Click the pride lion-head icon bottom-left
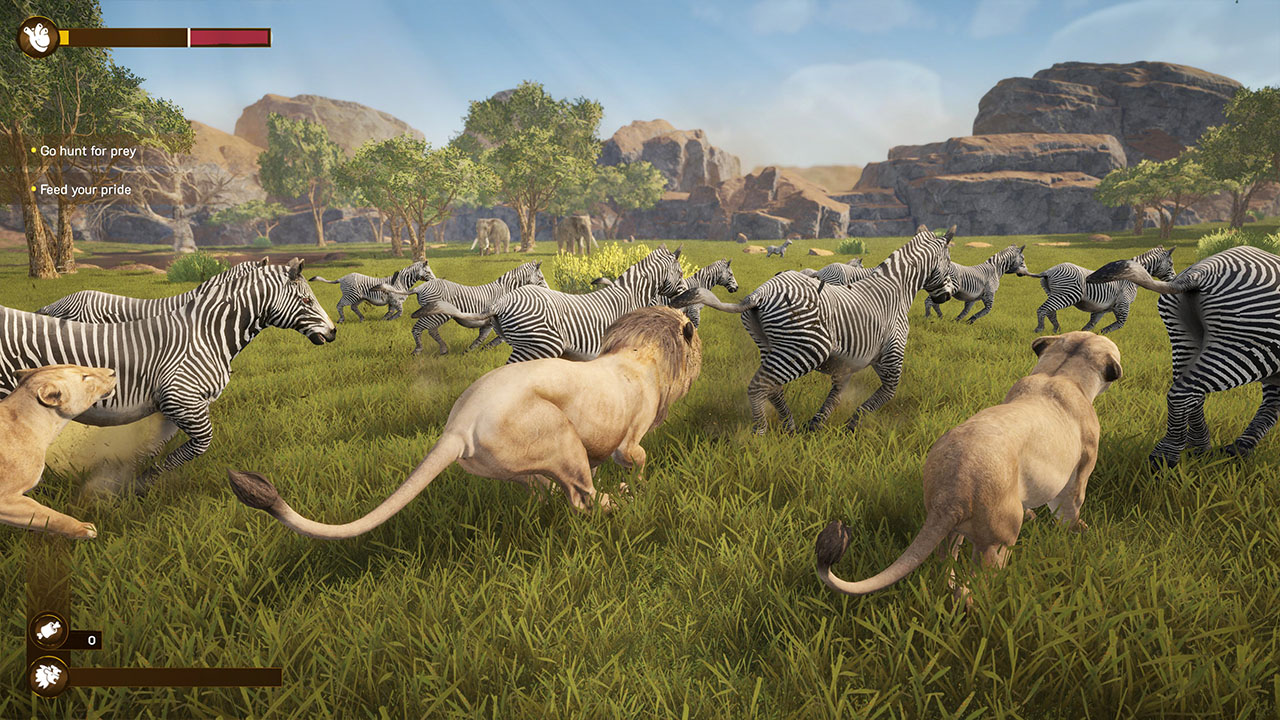This screenshot has height=720, width=1280. pos(49,677)
